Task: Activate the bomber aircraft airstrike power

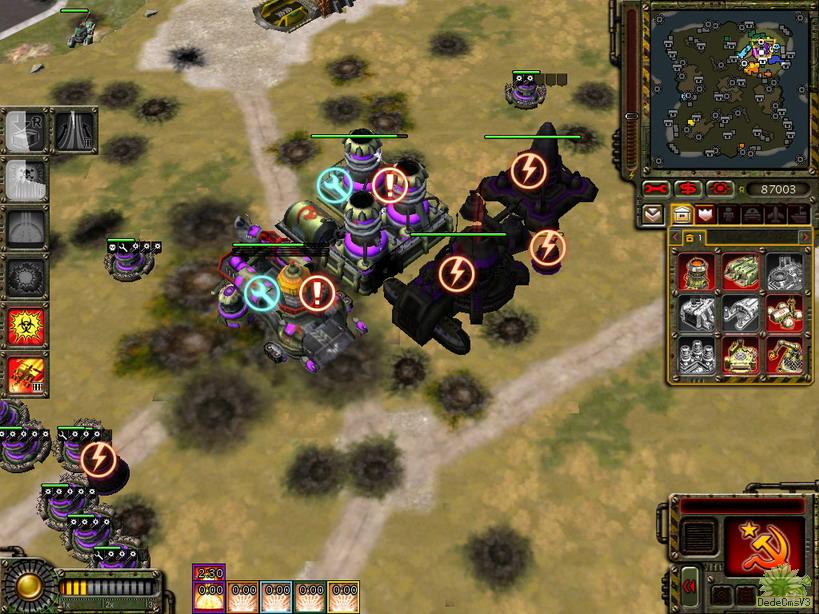Action: [27, 374]
